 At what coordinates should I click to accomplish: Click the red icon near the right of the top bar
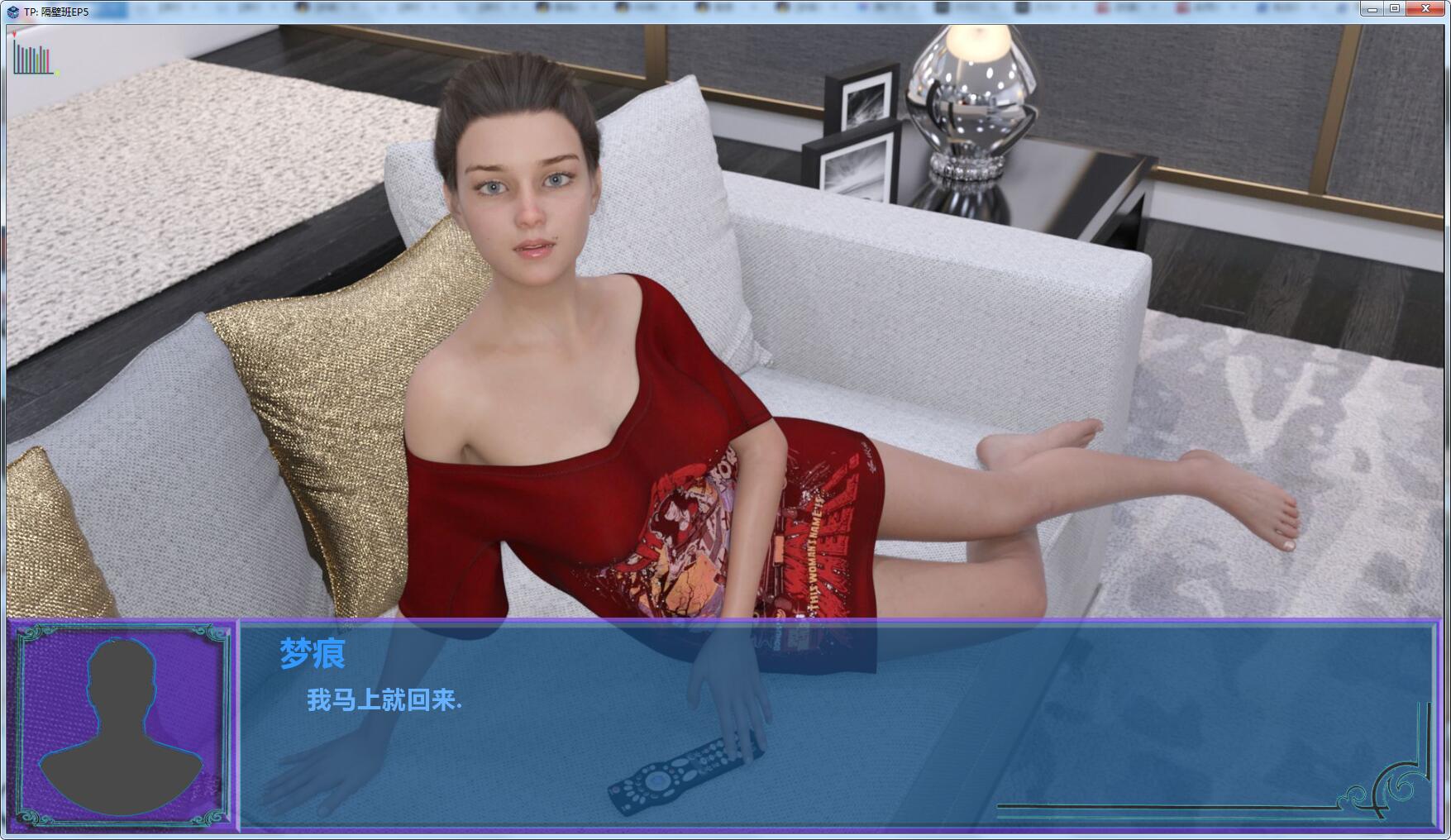tap(1100, 7)
